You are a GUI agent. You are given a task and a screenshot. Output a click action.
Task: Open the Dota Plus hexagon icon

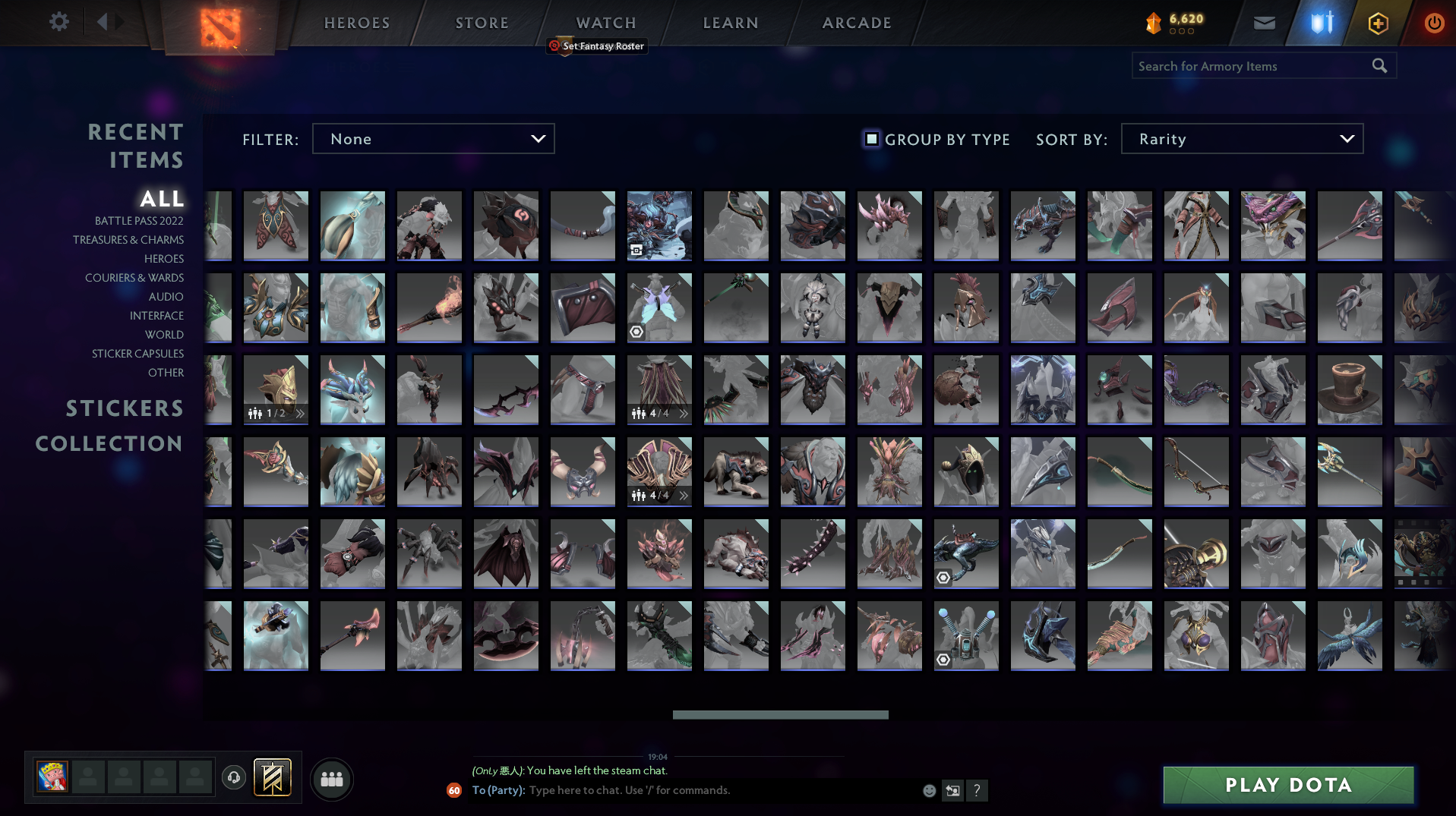[1377, 23]
